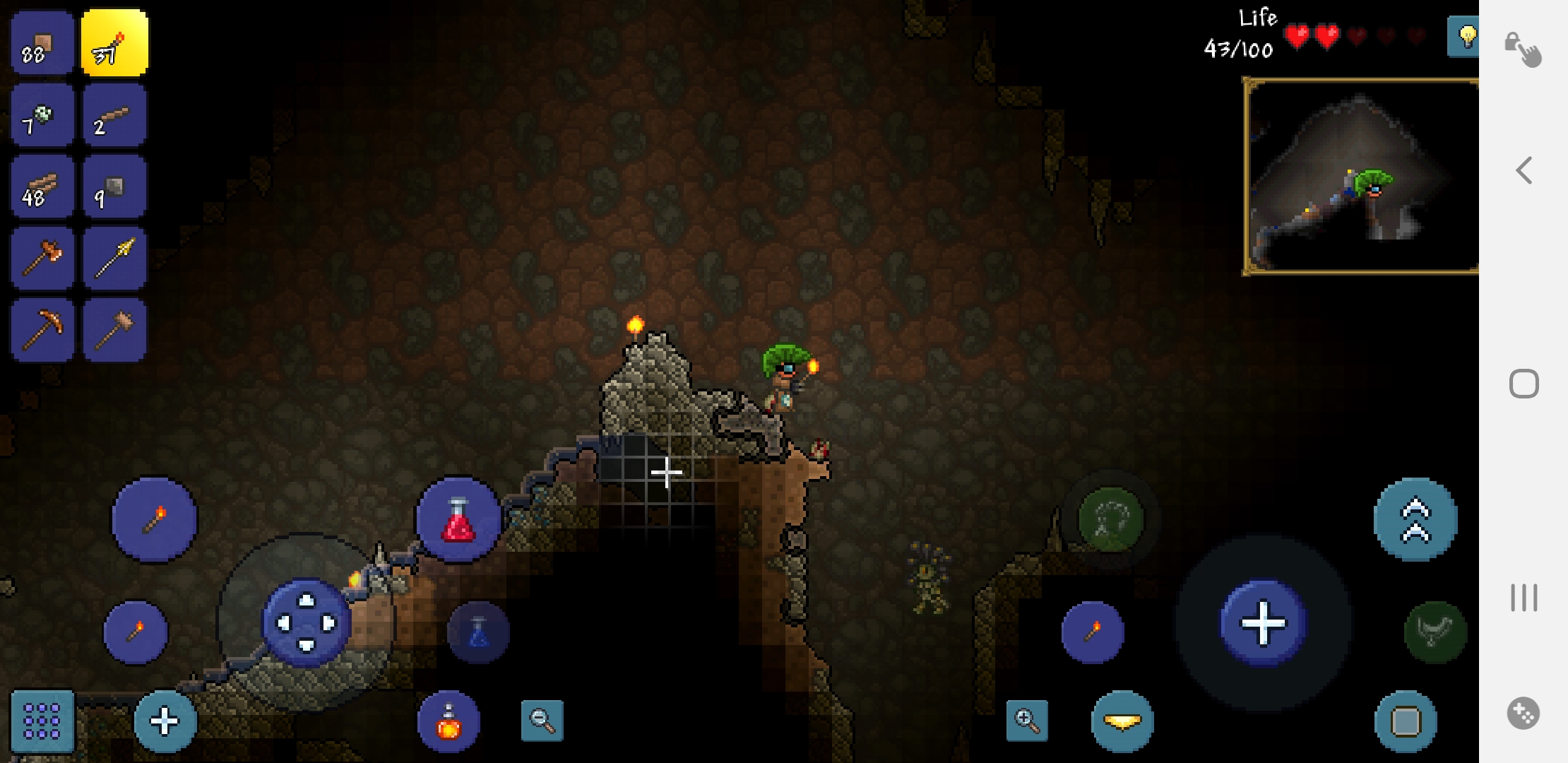
Task: Zoom in with the right magnifier button
Action: coord(1027,721)
